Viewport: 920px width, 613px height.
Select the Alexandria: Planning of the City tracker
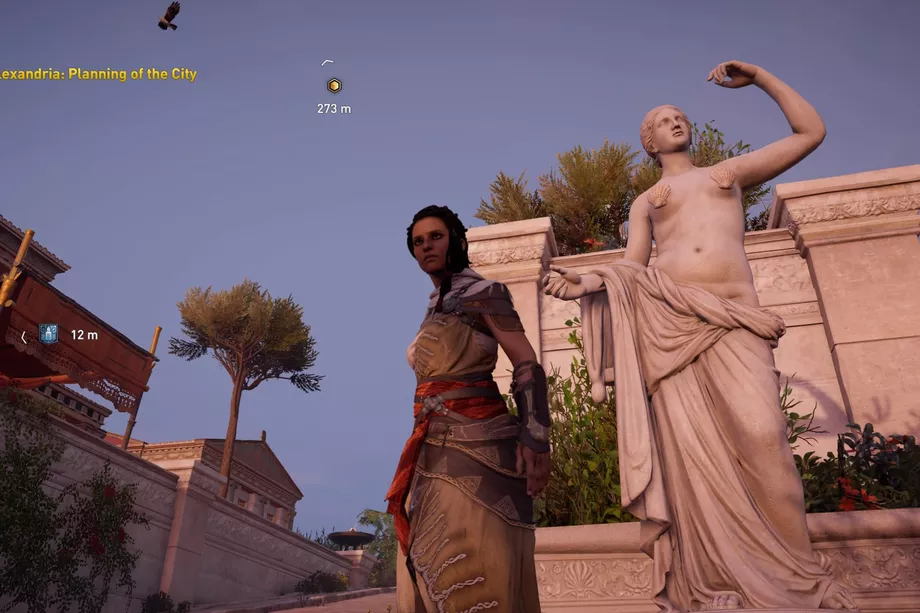click(x=98, y=74)
